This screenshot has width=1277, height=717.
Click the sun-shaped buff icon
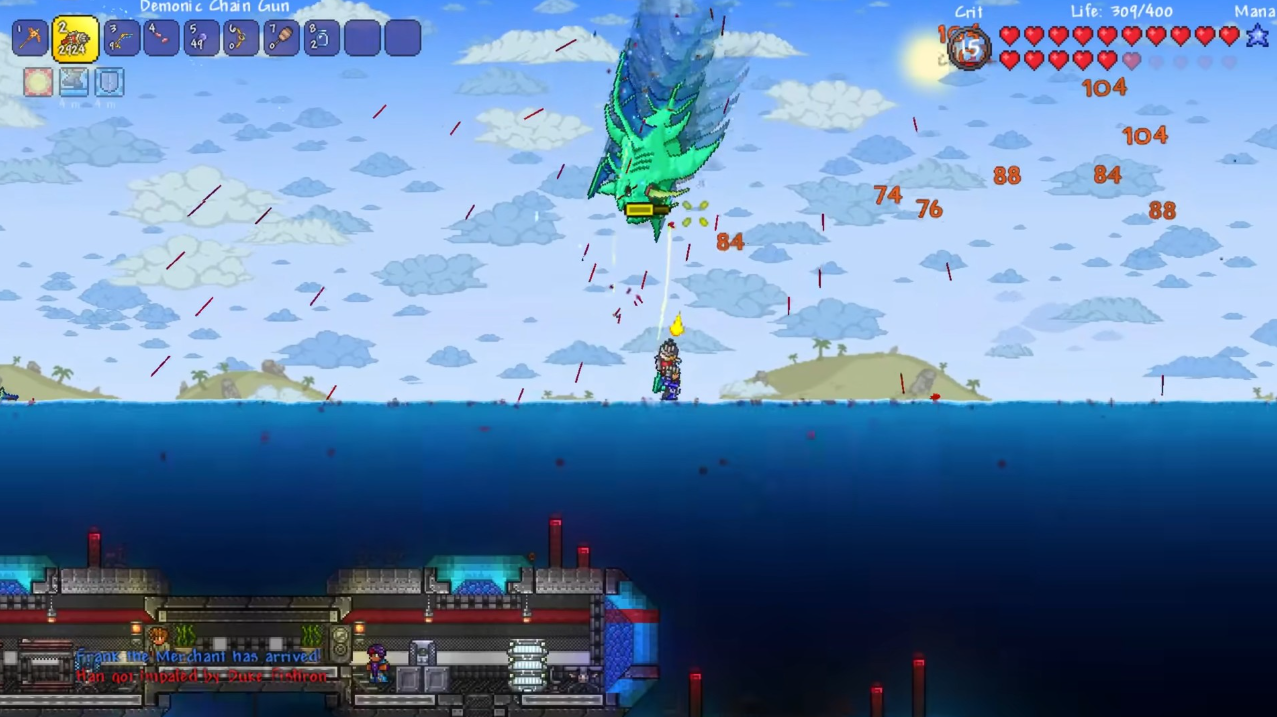click(x=38, y=82)
